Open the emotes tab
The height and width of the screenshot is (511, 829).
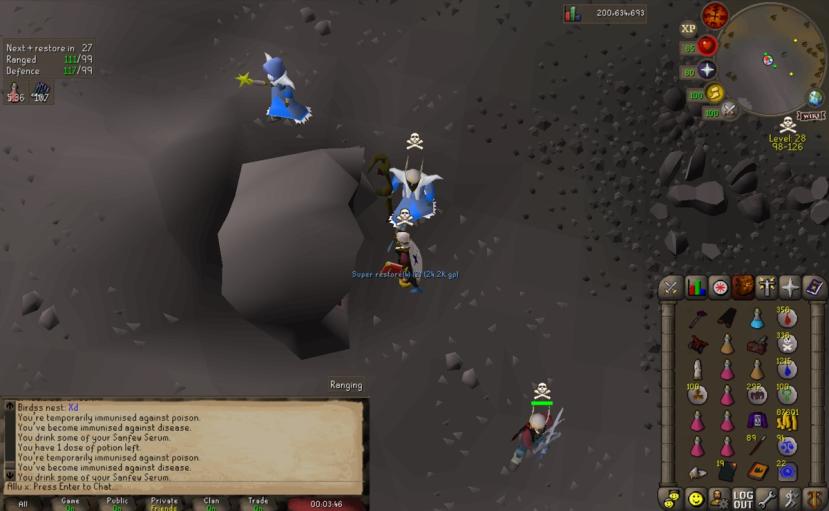(791, 498)
